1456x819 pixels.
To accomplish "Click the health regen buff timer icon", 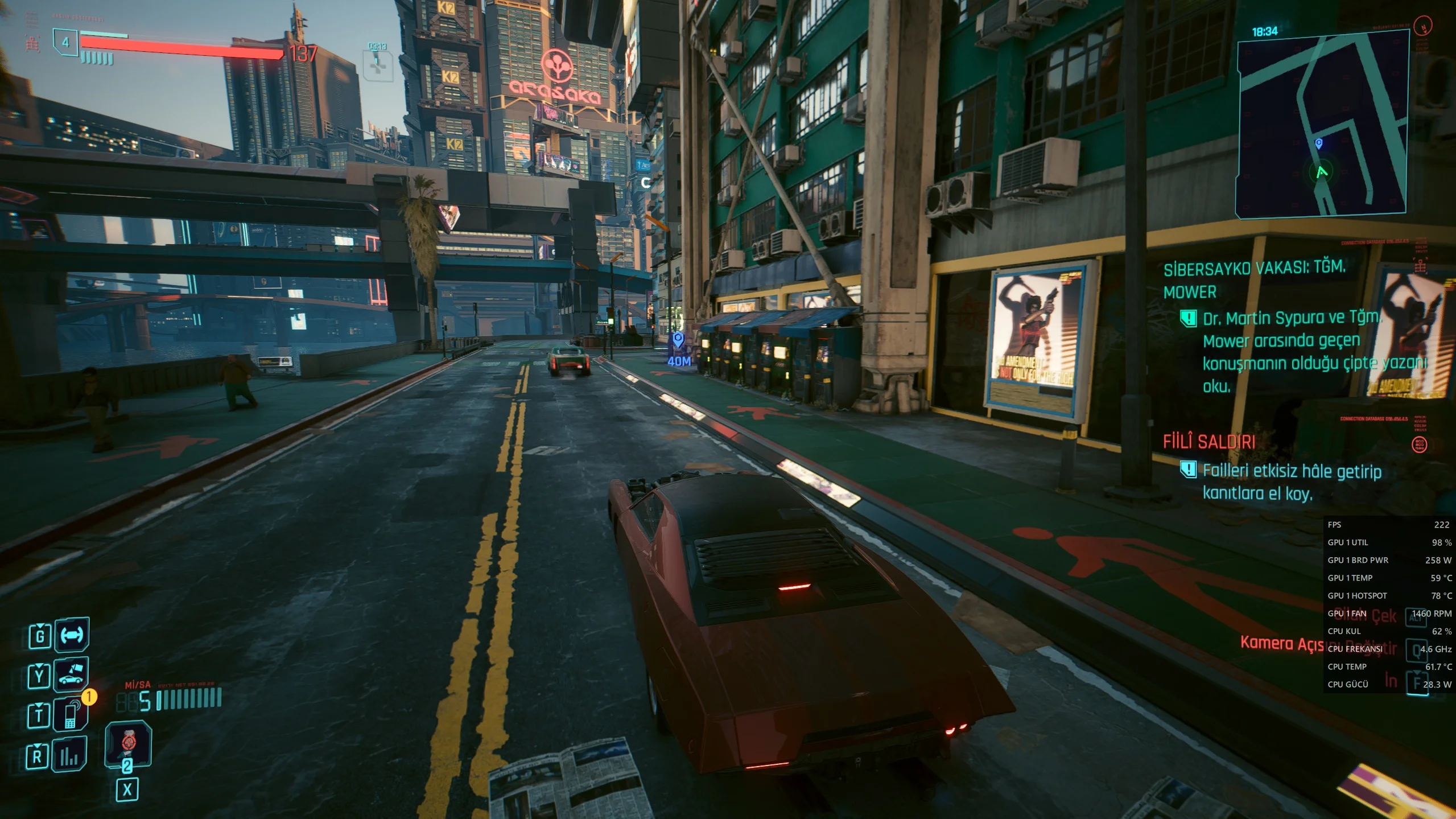I will click(x=378, y=65).
